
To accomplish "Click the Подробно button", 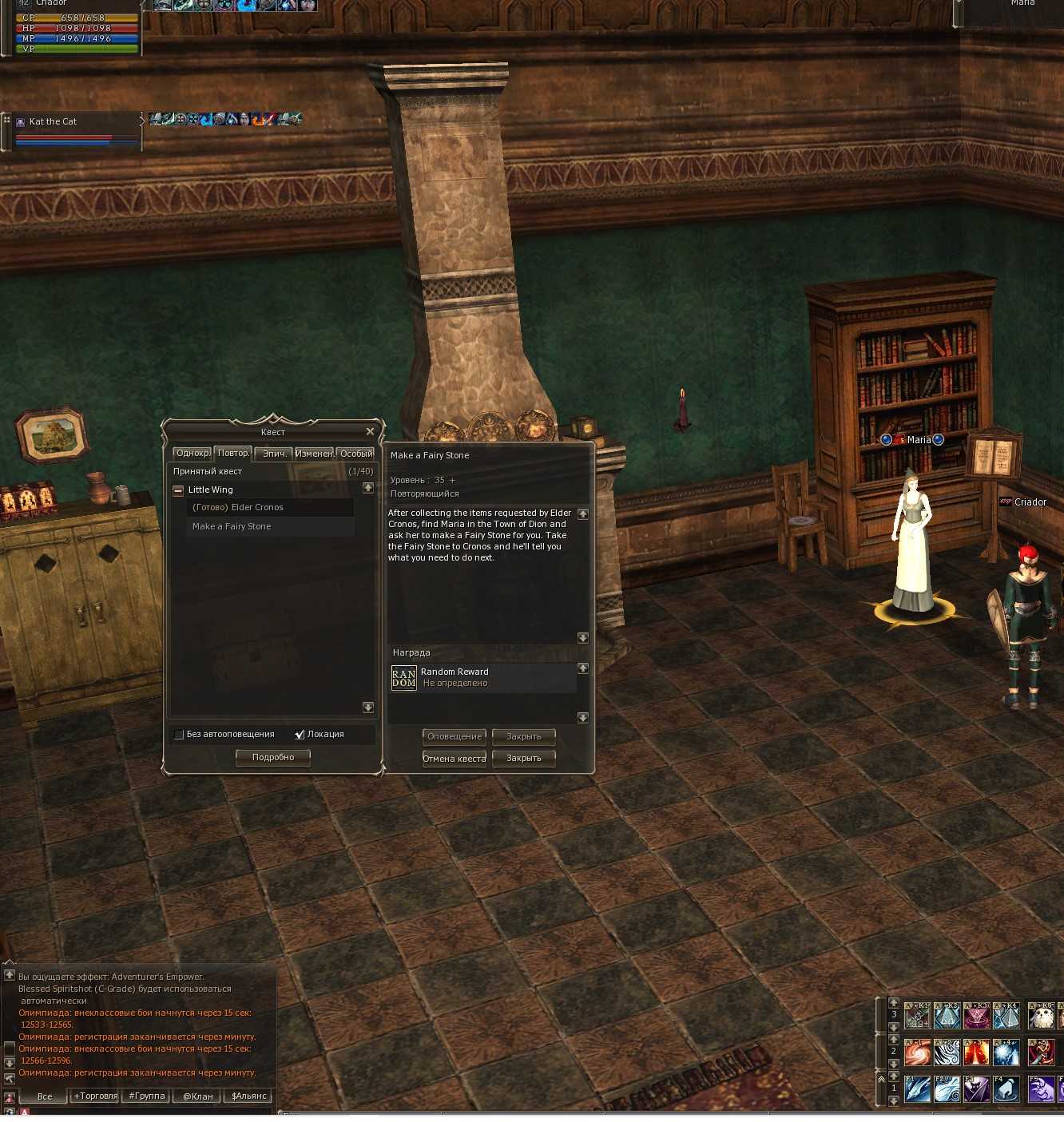I will (x=273, y=758).
